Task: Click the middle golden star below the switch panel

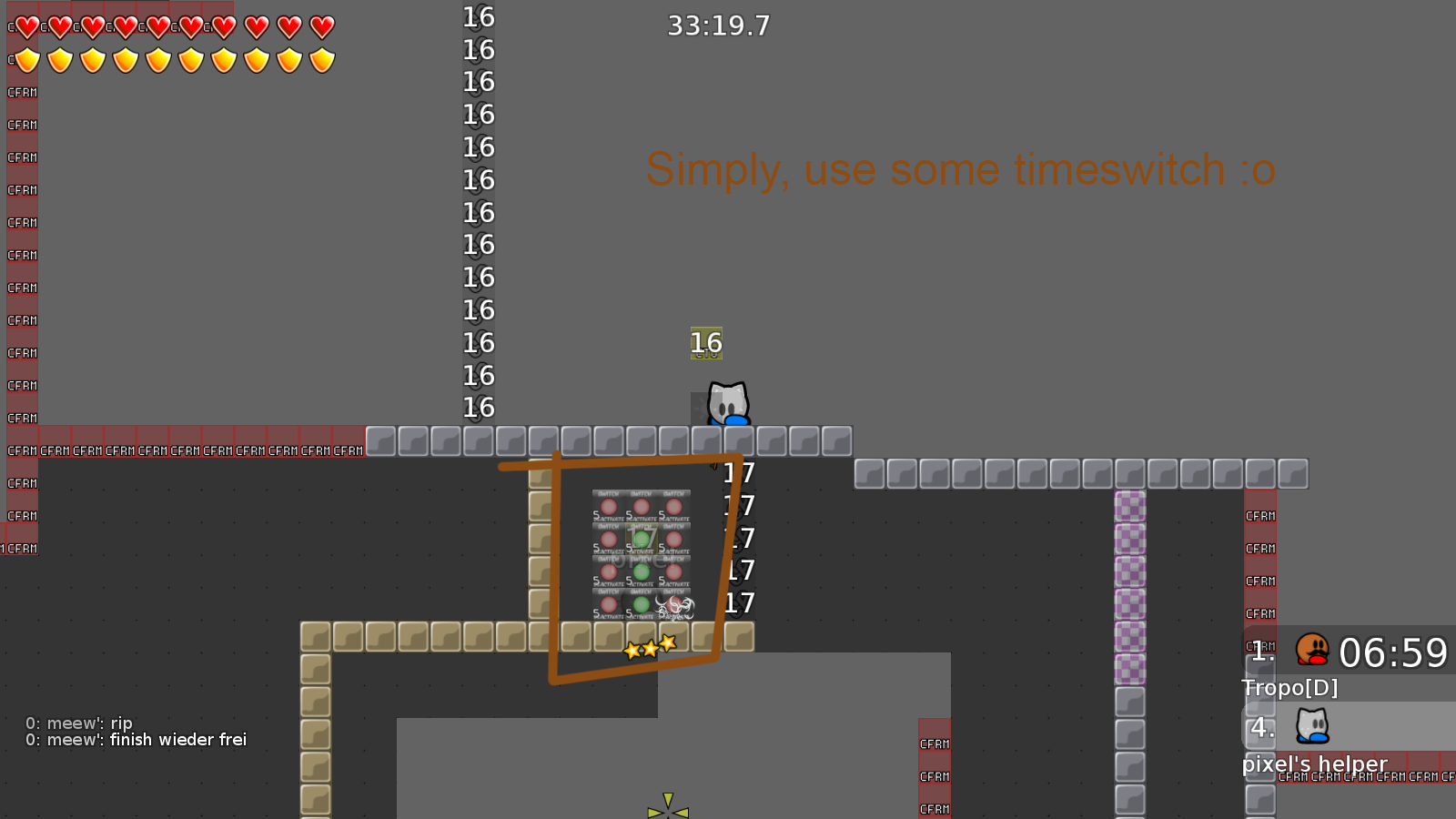Action: click(648, 648)
